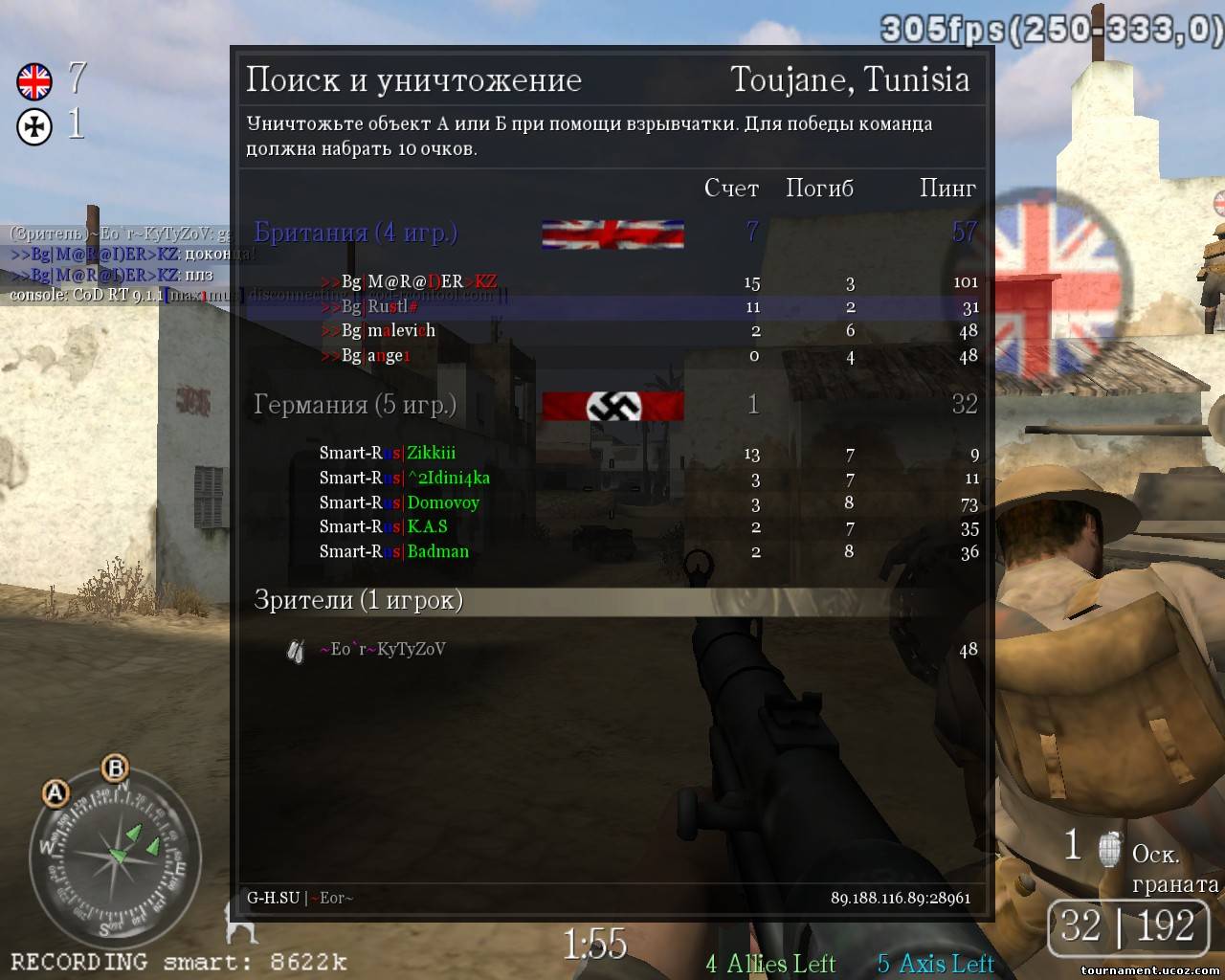Screen dimensions: 1225x980
Task: Click the British flag team score icon
Action: tap(34, 81)
